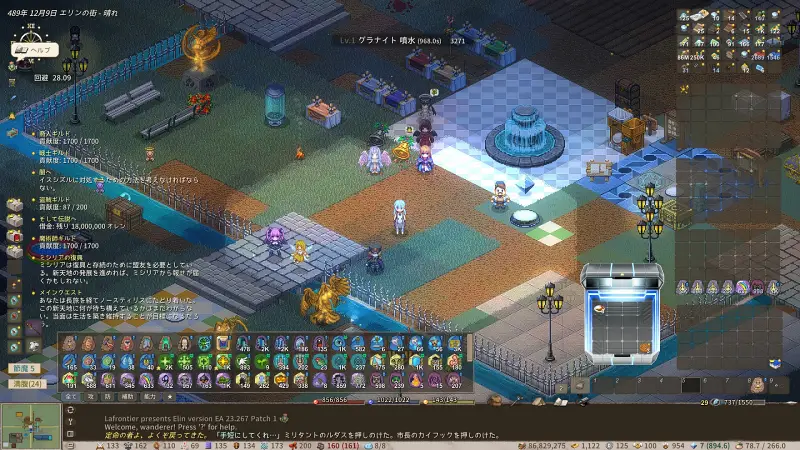This screenshot has width=800, height=450.
Task: Switch to the 能力 ability tab
Action: pyautogui.click(x=148, y=397)
